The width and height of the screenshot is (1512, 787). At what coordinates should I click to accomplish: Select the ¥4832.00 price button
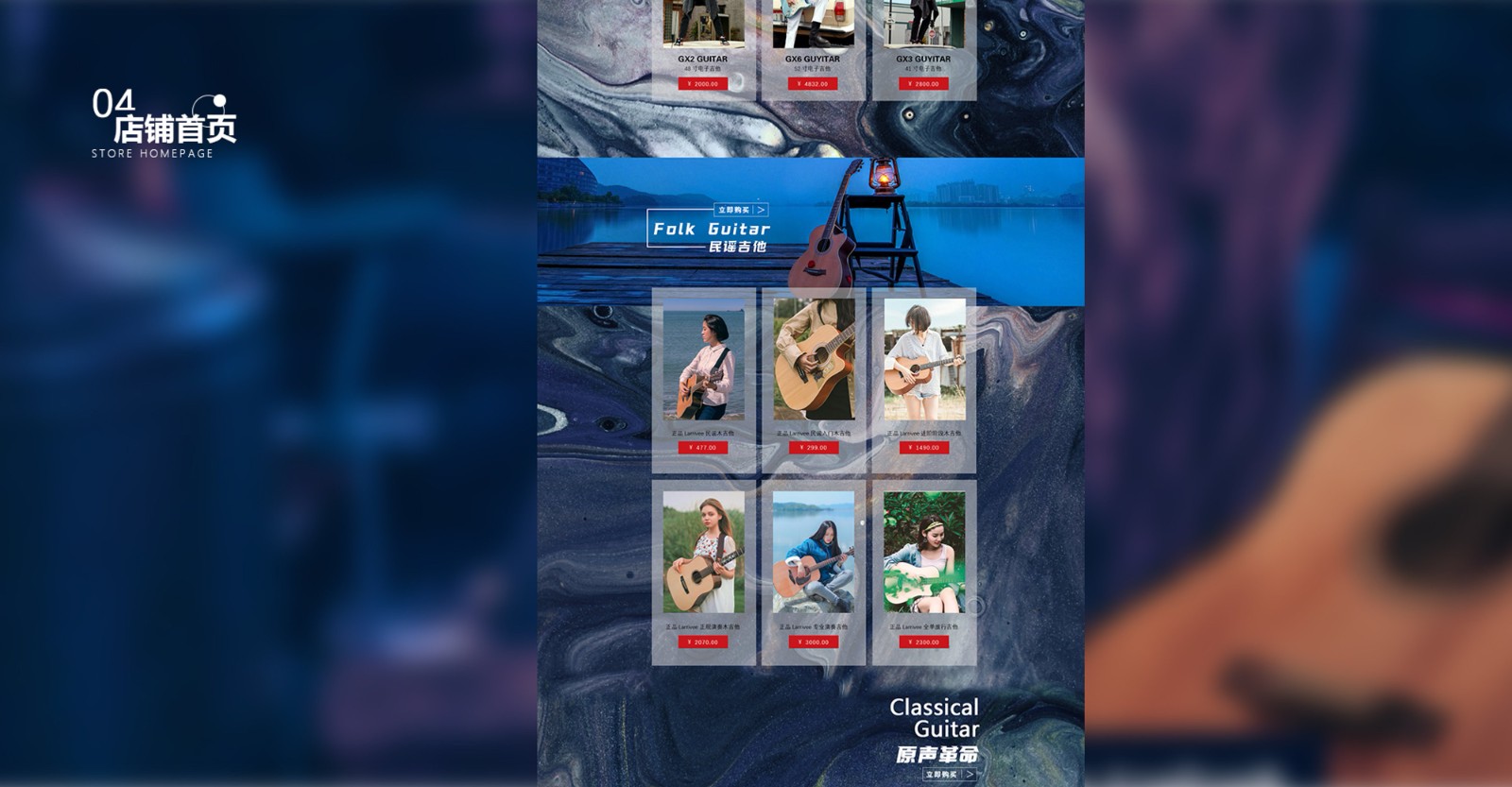813,84
